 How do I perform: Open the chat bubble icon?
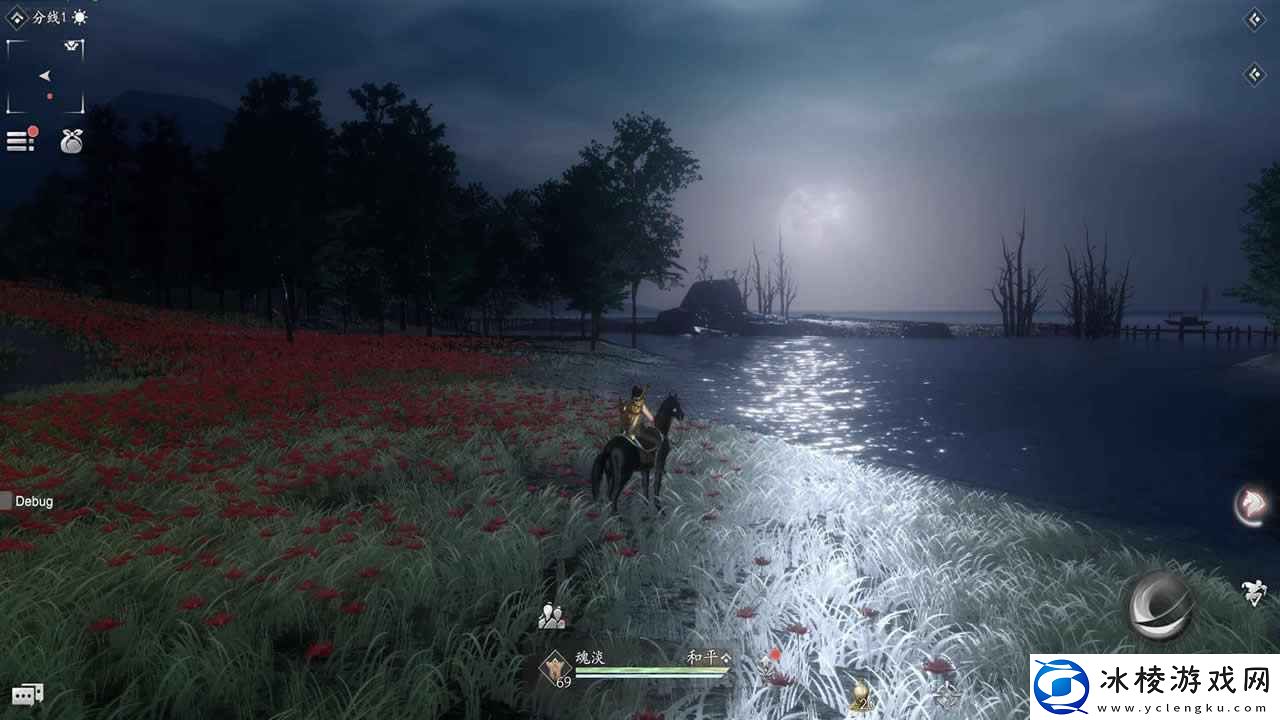click(27, 694)
